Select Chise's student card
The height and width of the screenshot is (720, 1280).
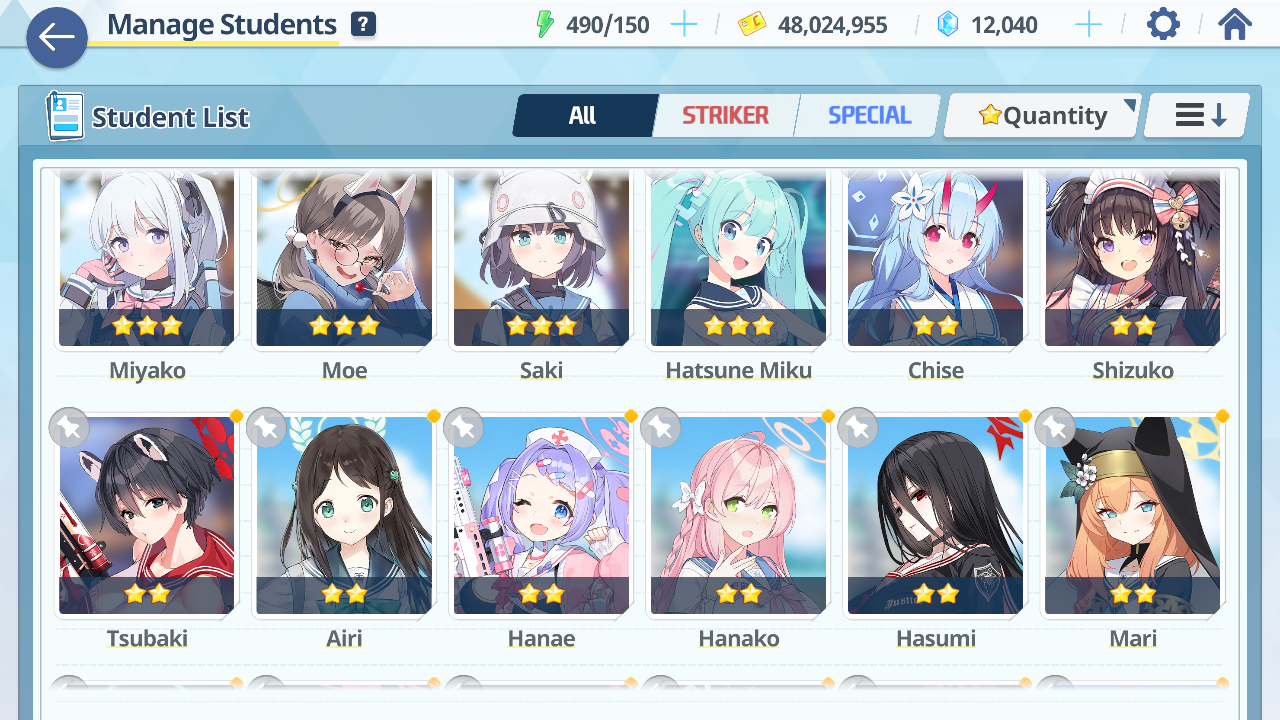click(x=935, y=260)
